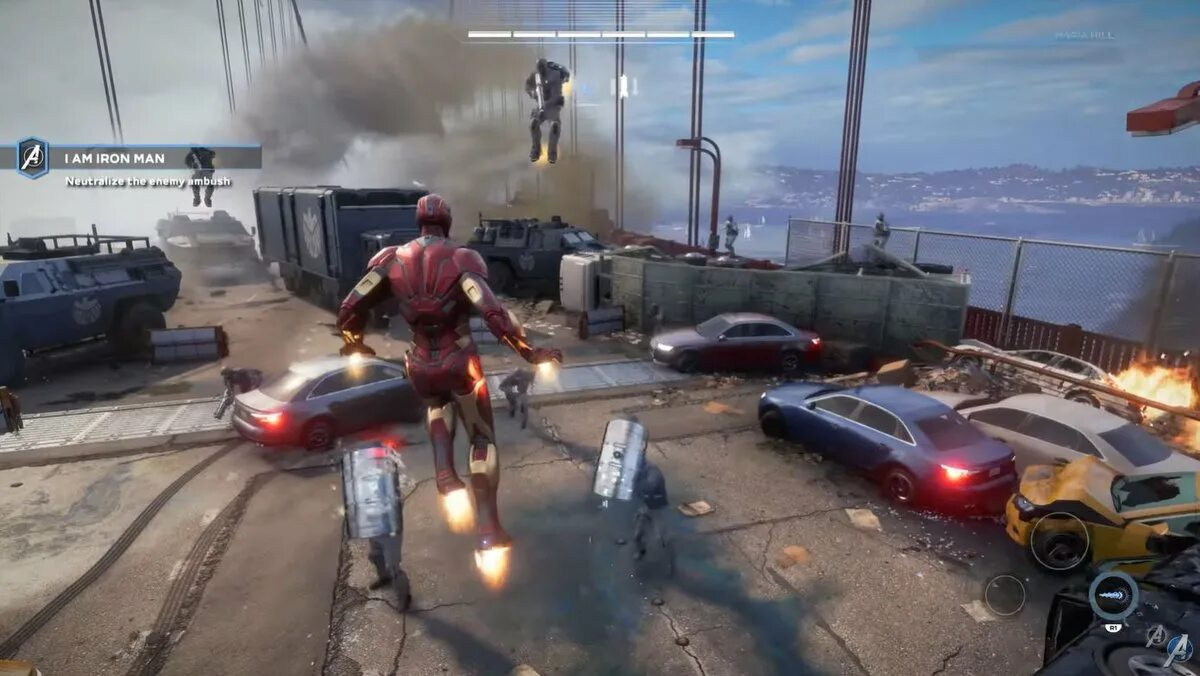Click the hexagonal Avengers mission badge
1200x676 pixels.
coord(32,158)
